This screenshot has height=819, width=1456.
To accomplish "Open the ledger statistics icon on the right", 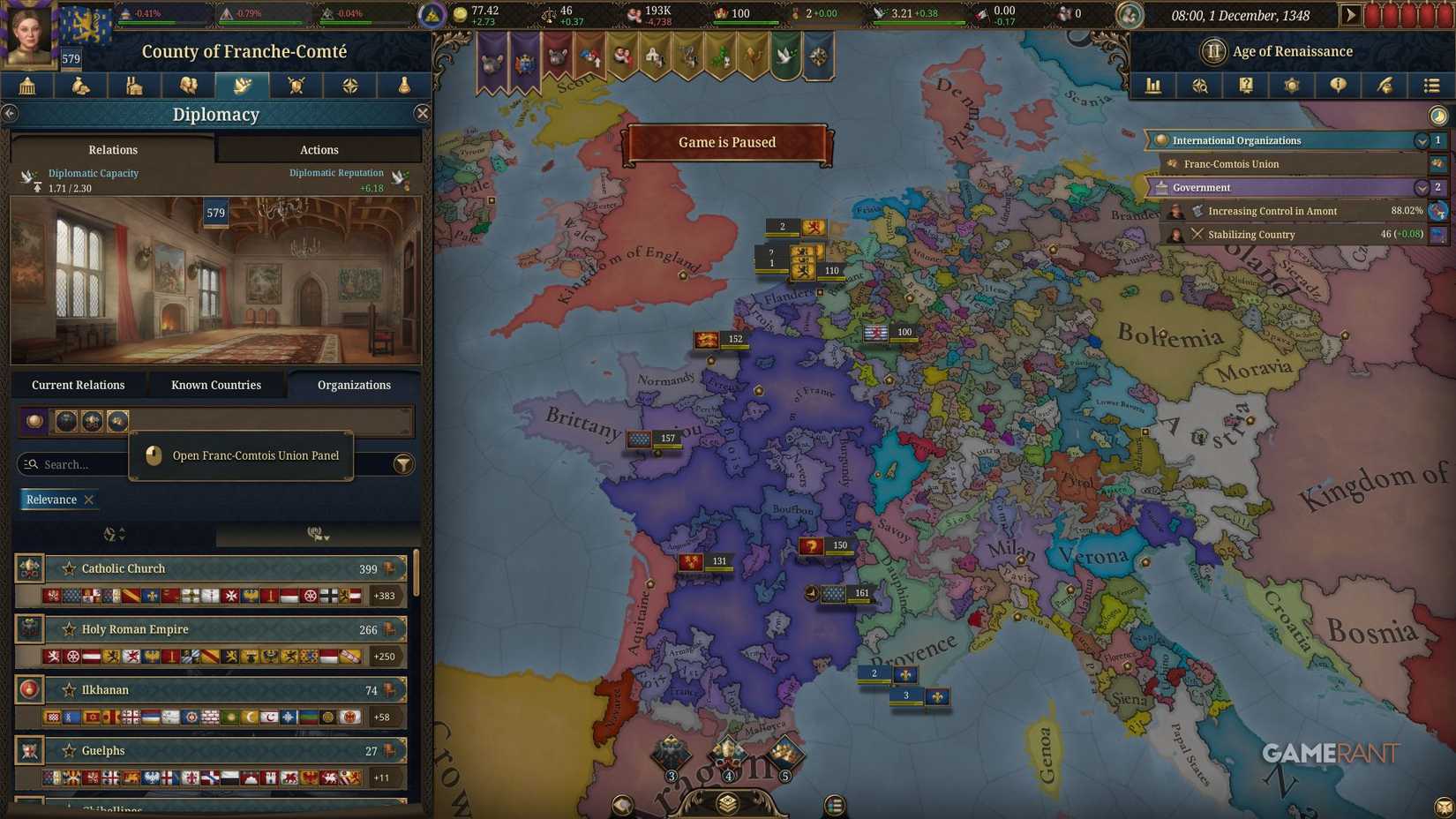I will [1152, 86].
